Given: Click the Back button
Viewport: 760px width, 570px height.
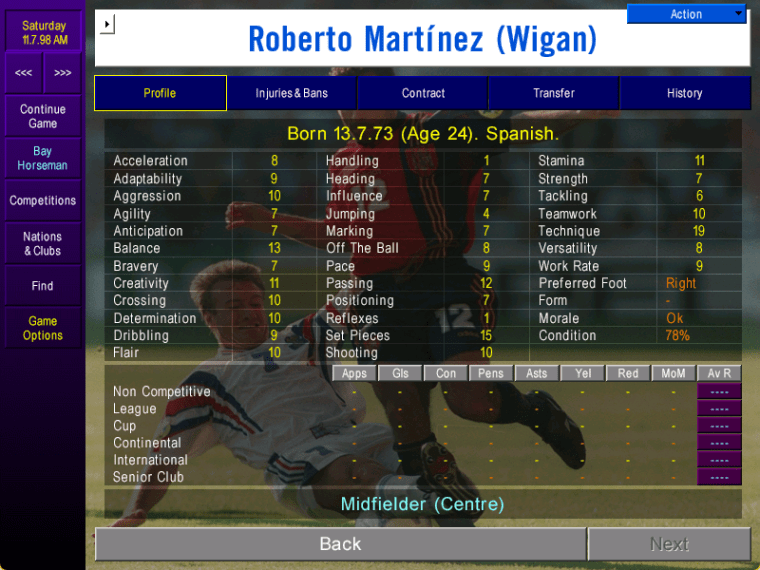Looking at the screenshot, I should coord(340,544).
